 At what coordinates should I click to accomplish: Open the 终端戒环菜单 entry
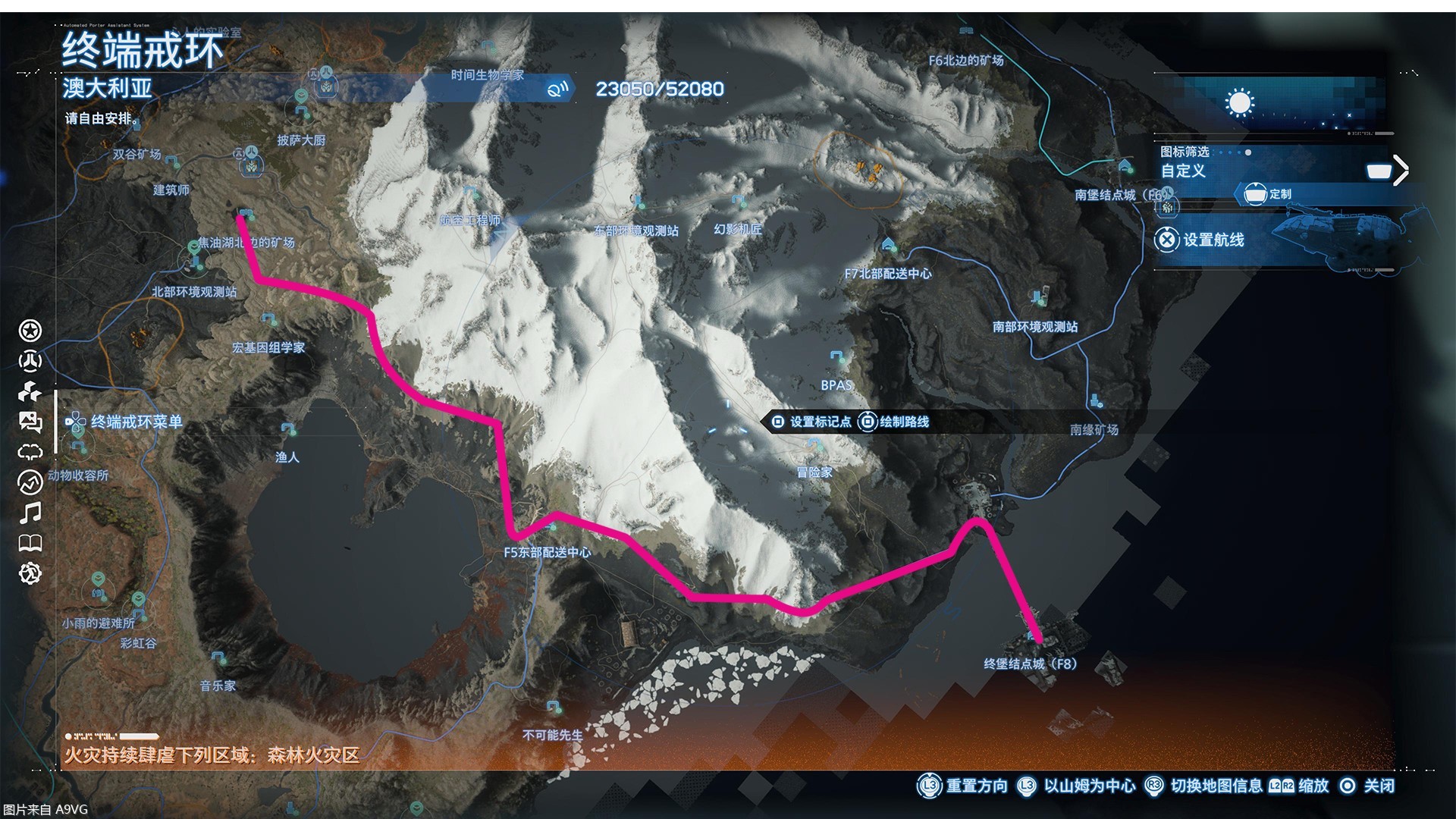click(x=136, y=422)
